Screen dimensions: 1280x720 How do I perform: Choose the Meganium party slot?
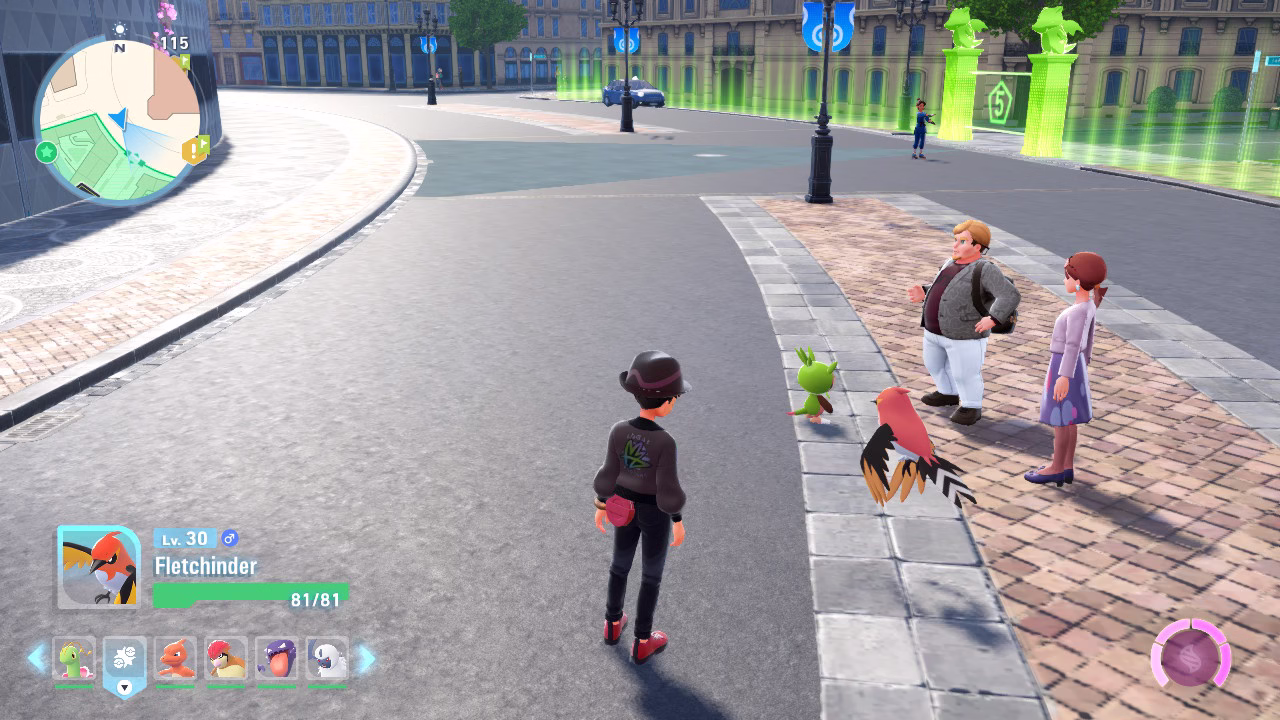pyautogui.click(x=74, y=659)
